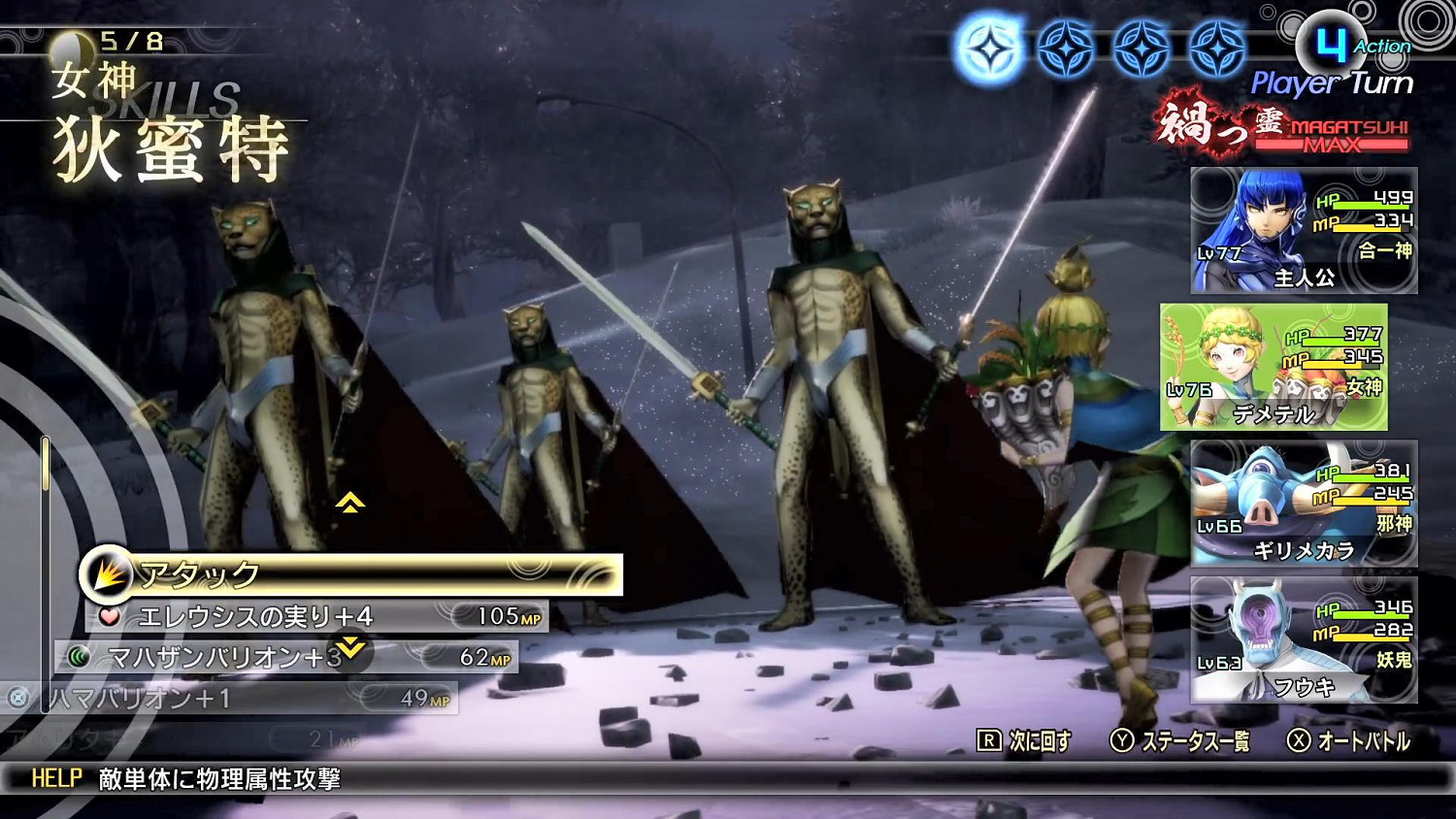The image size is (1456, 819).
Task: Click the フウキ party member panel
Action: [x=1304, y=639]
